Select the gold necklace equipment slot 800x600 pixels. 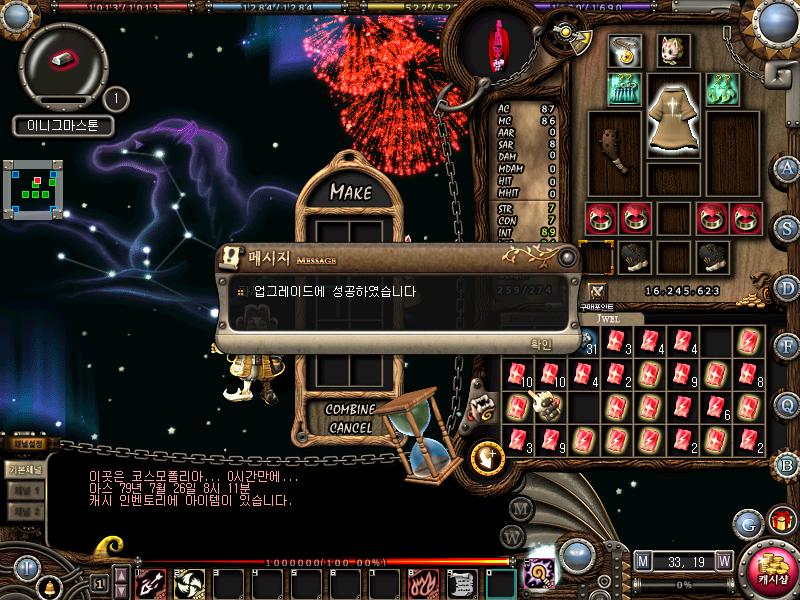625,50
